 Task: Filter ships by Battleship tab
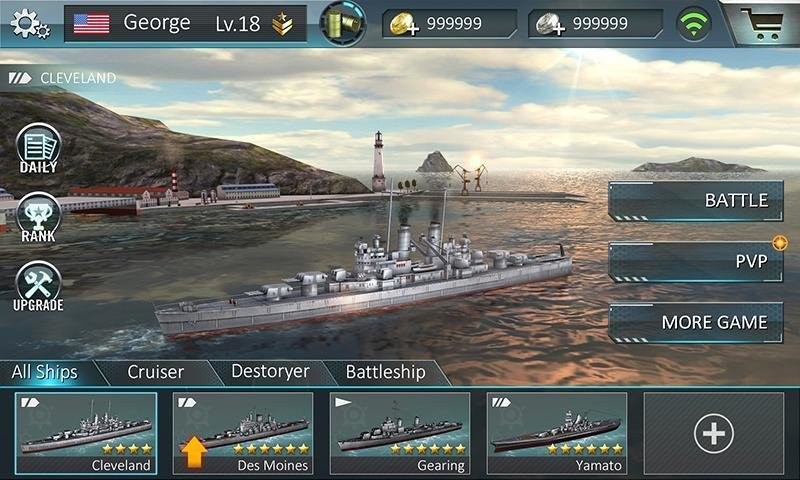click(385, 372)
